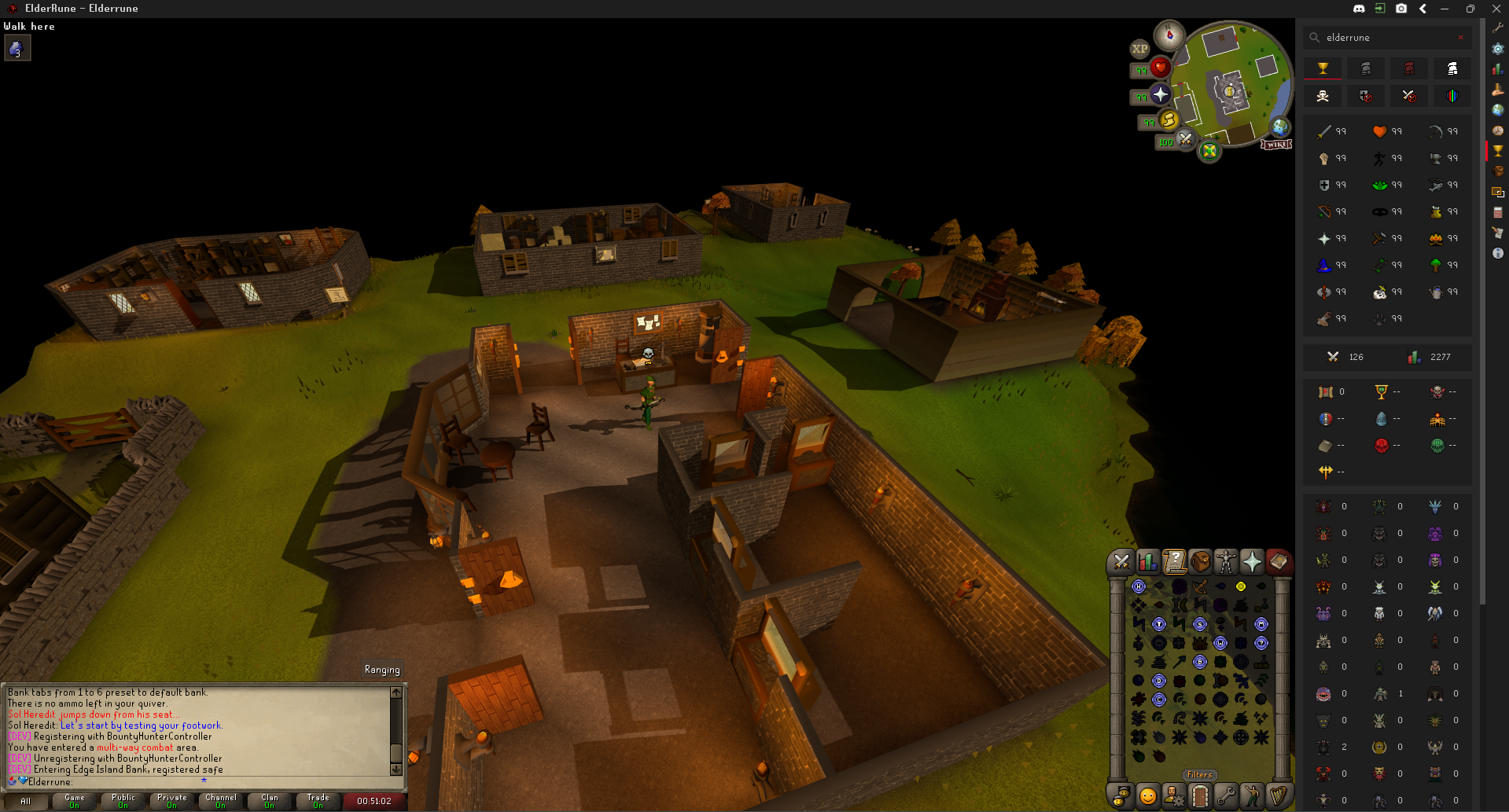This screenshot has height=812, width=1509.
Task: Click the Discord icon in the title bar
Action: [1358, 9]
